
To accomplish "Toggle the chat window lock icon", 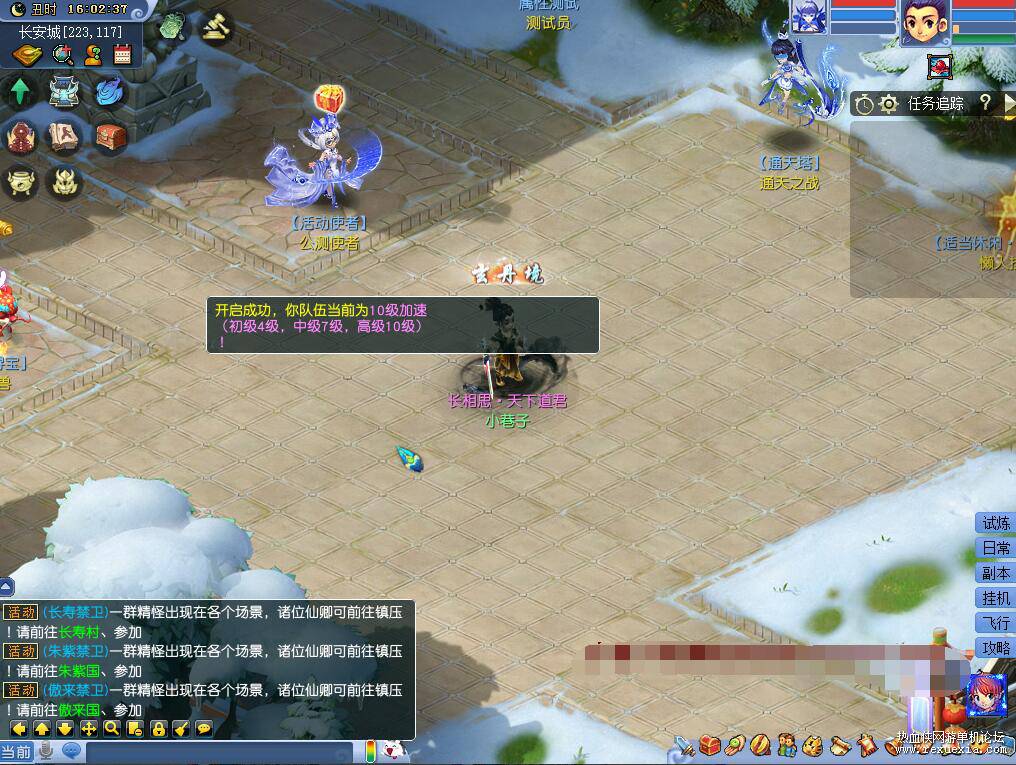I will (x=158, y=728).
